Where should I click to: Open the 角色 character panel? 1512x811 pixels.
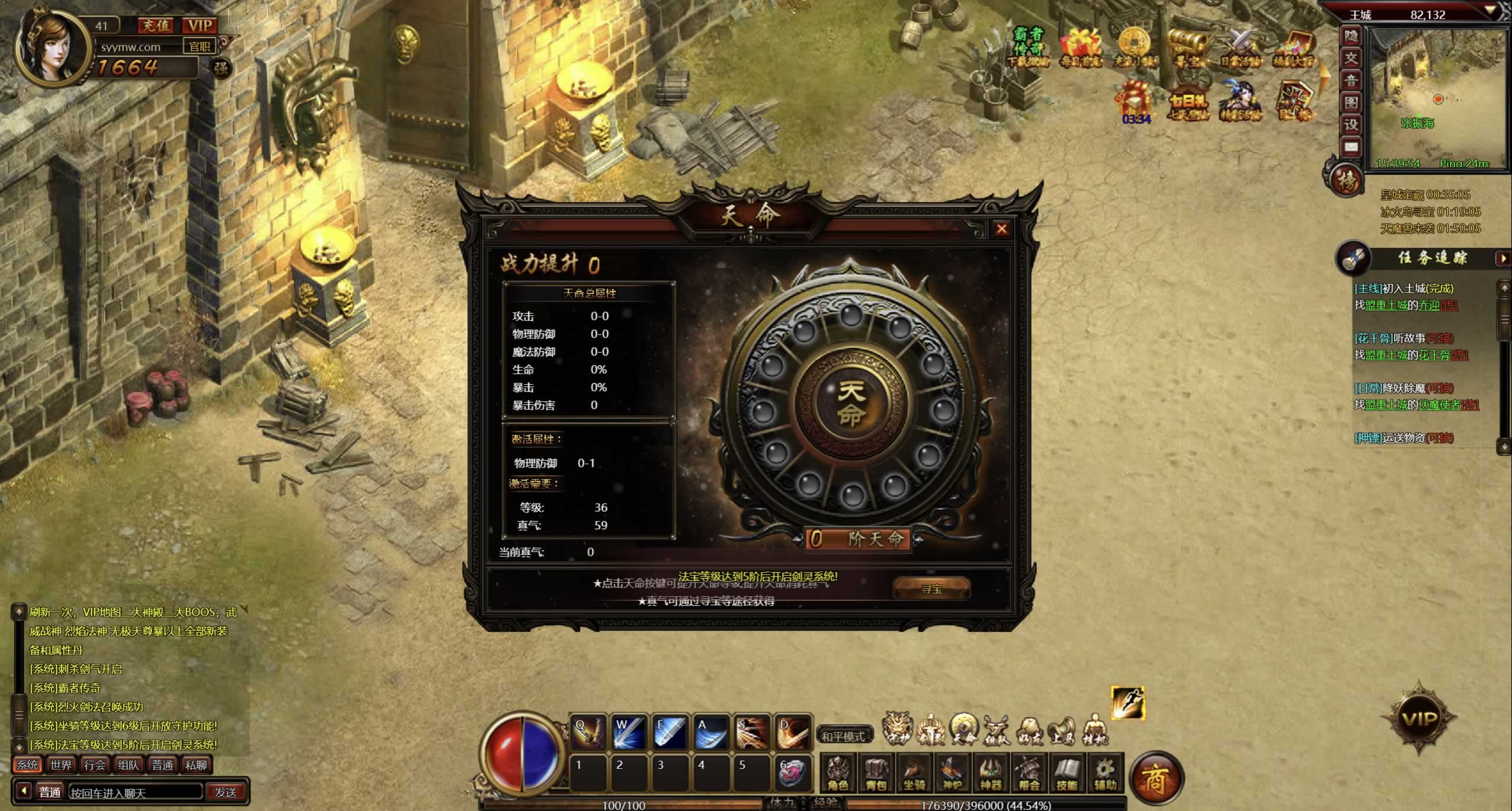[838, 772]
